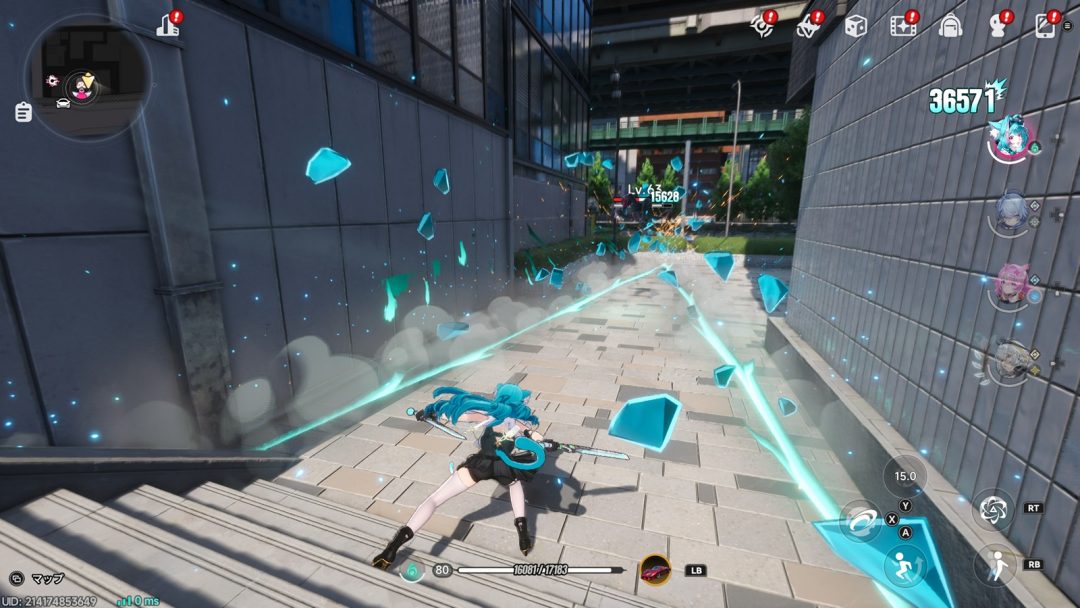The height and width of the screenshot is (608, 1080).
Task: Open the dice icon menu
Action: (x=855, y=26)
